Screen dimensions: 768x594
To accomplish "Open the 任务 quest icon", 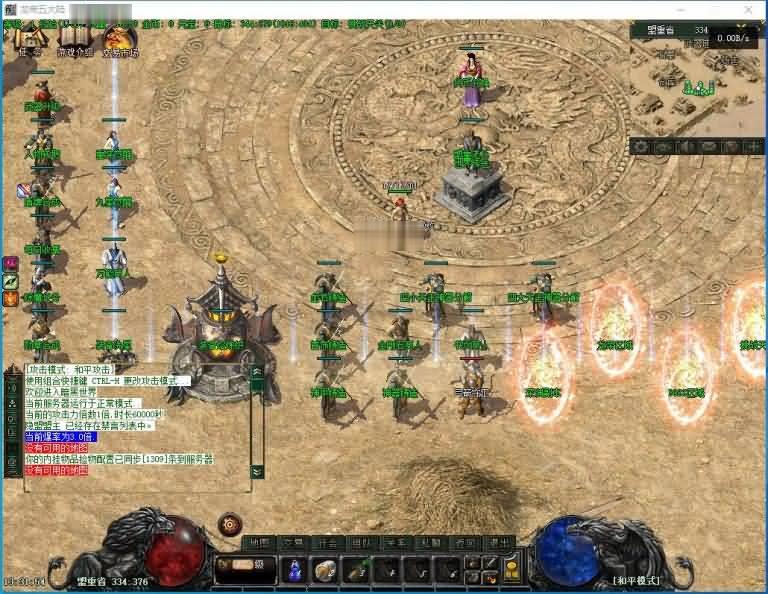I will [x=30, y=42].
